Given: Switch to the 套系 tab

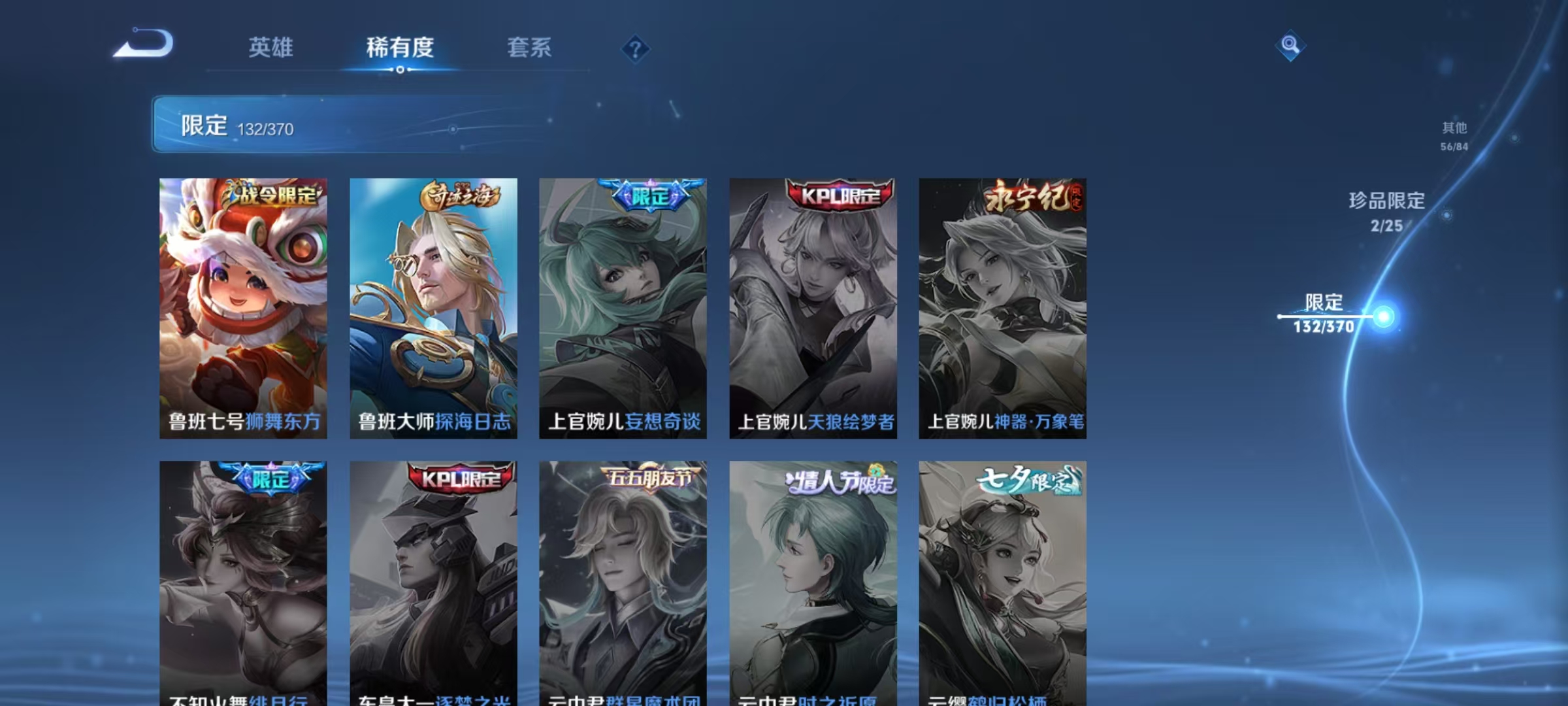Looking at the screenshot, I should pyautogui.click(x=529, y=48).
